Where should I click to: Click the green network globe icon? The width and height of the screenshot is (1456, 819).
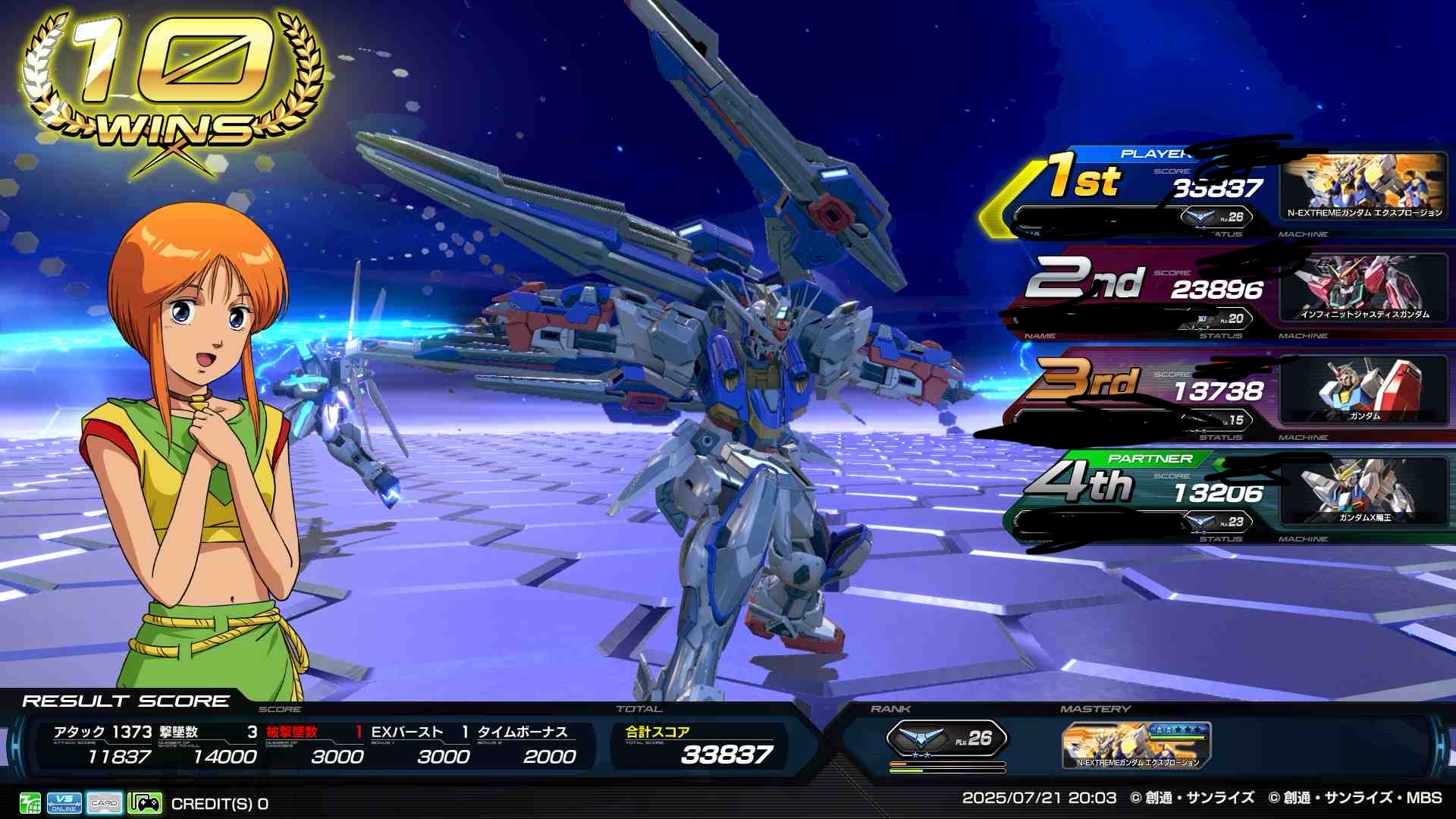pos(30,802)
